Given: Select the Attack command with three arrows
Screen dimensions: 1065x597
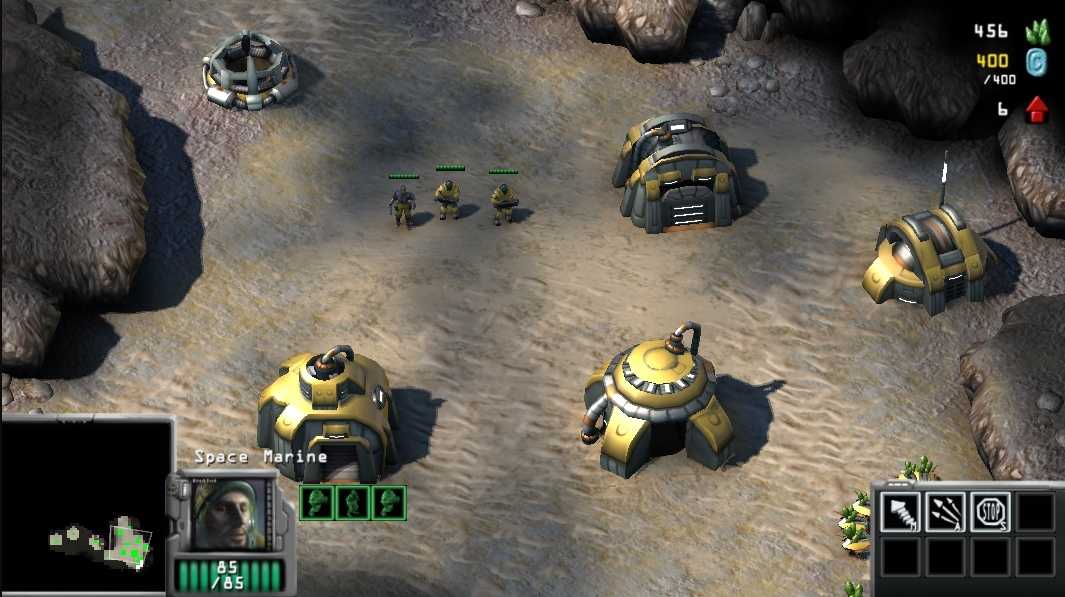Looking at the screenshot, I should pyautogui.click(x=945, y=512).
